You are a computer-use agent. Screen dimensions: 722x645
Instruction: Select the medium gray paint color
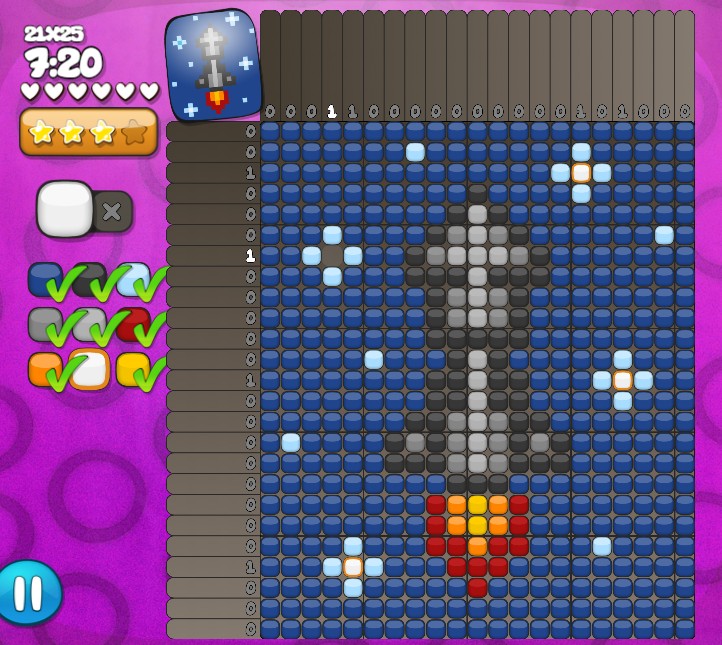45,325
